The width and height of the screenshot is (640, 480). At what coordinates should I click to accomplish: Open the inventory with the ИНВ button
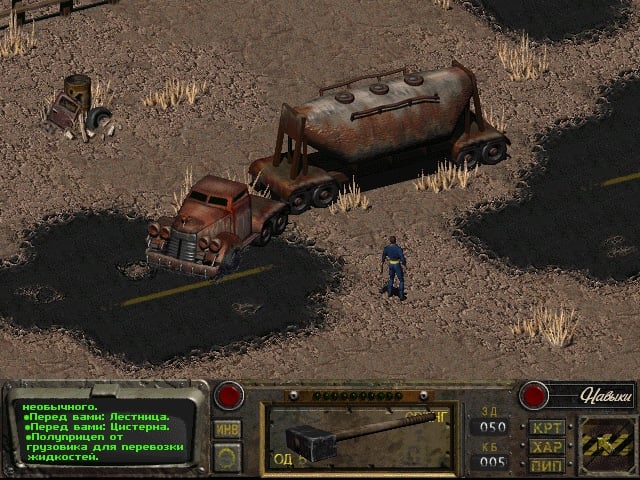(x=227, y=429)
